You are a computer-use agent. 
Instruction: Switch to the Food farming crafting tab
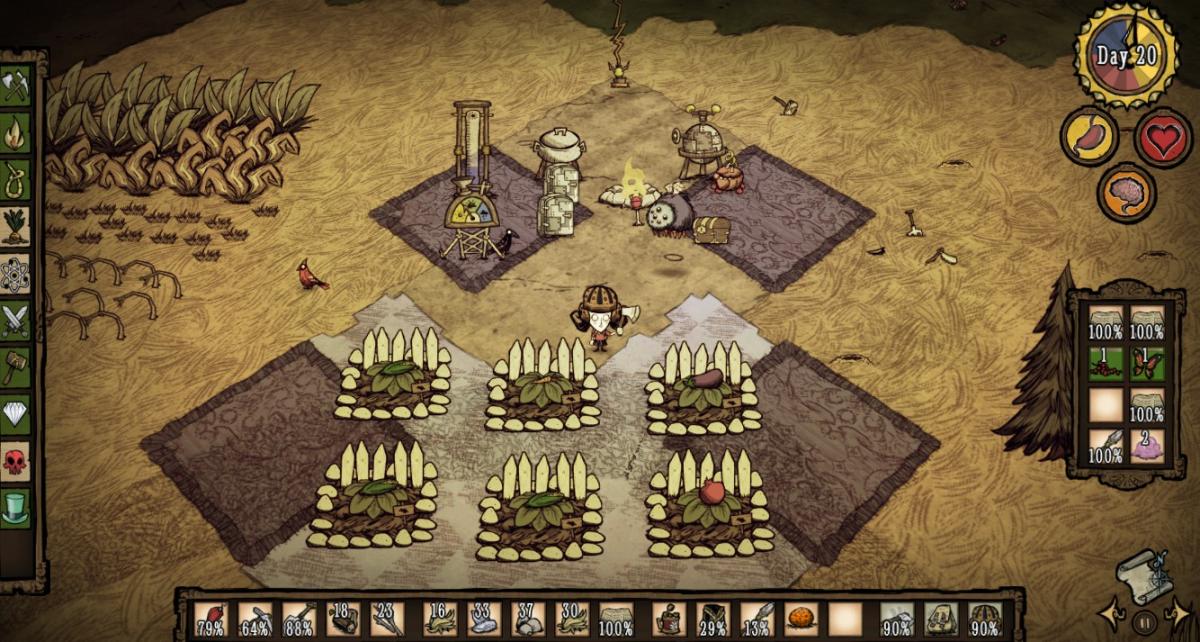[x=16, y=226]
